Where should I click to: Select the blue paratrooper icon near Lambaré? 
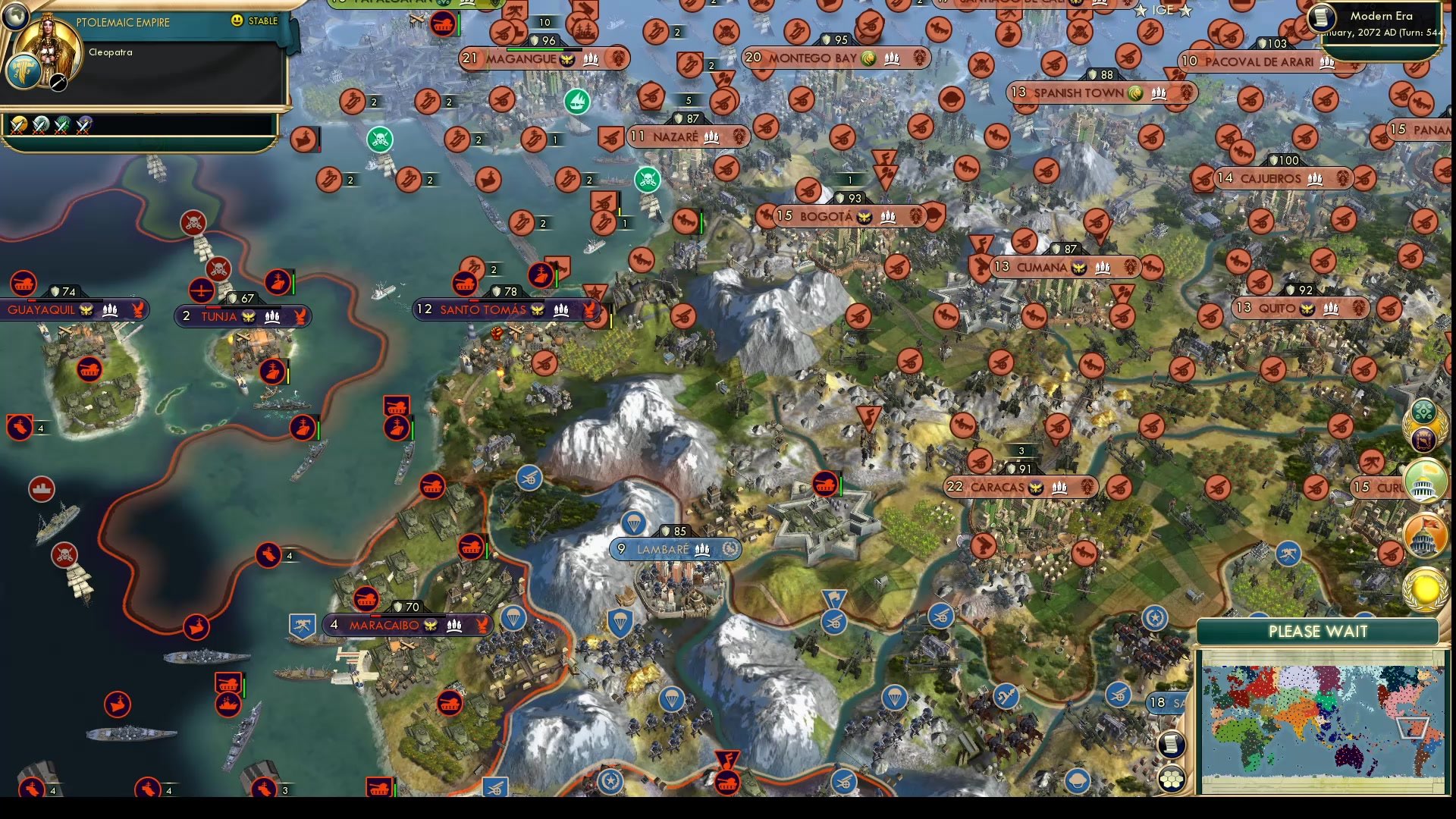pos(633,523)
